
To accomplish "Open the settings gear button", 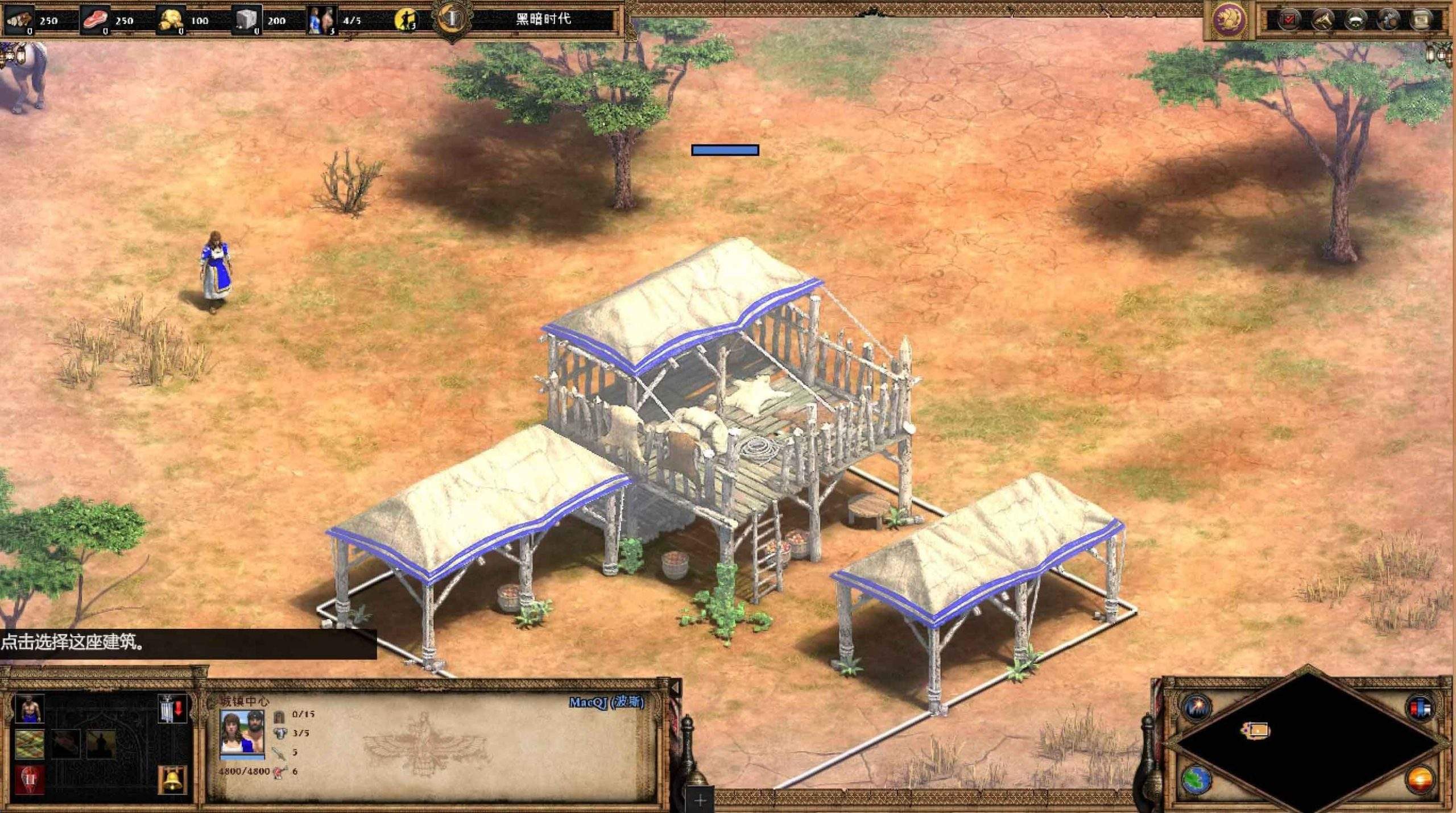I will (x=1389, y=20).
